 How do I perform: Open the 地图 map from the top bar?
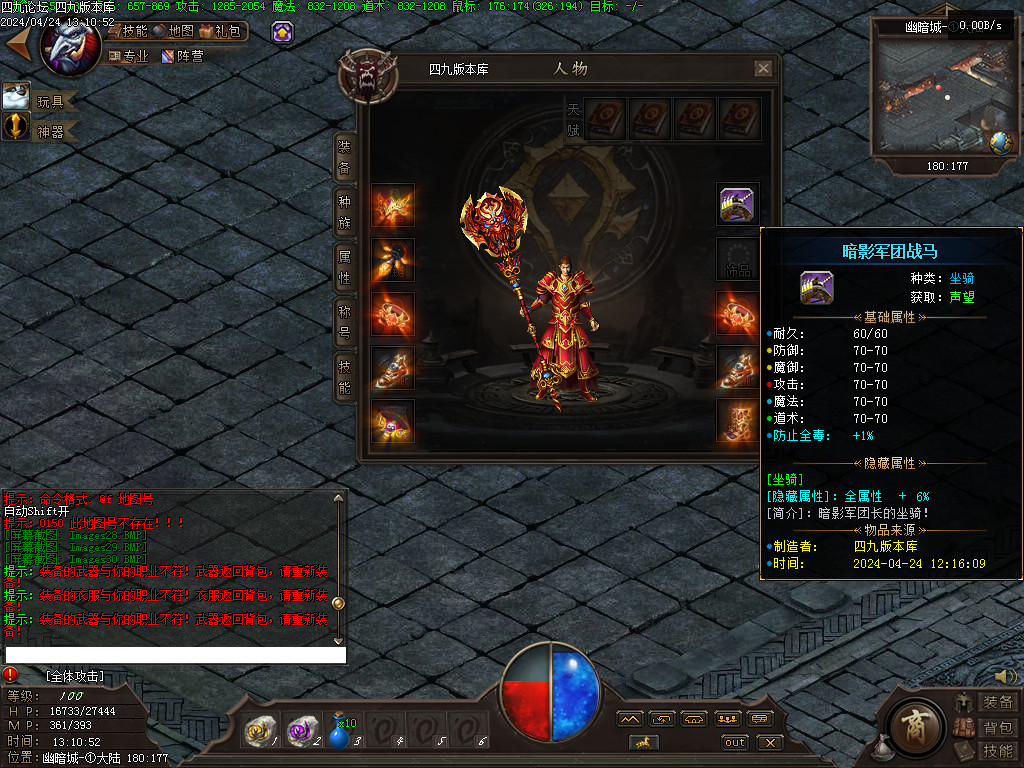174,31
